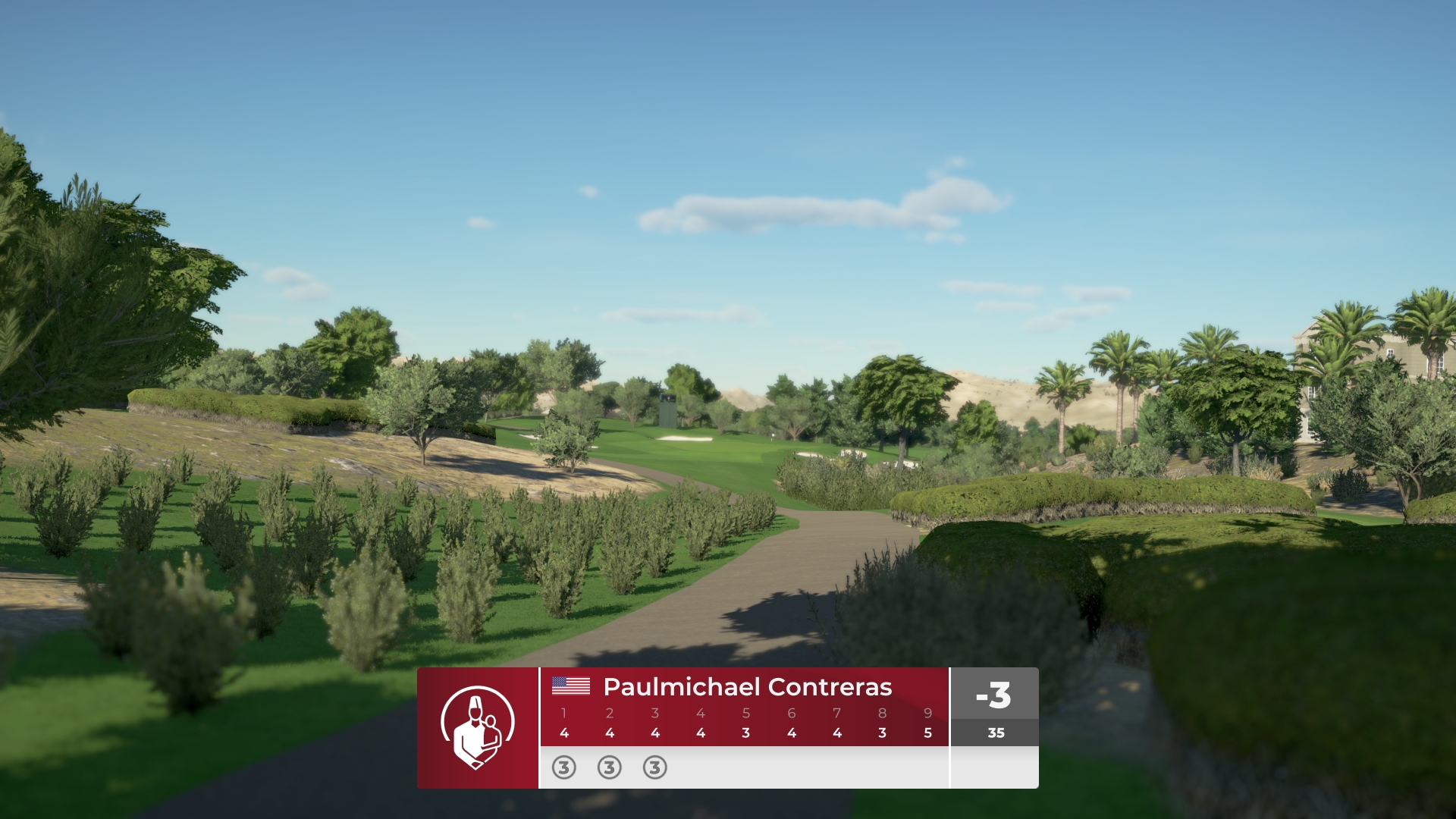Toggle hole 5 score cell showing 3
Screen dimensions: 1456x819
click(x=745, y=733)
